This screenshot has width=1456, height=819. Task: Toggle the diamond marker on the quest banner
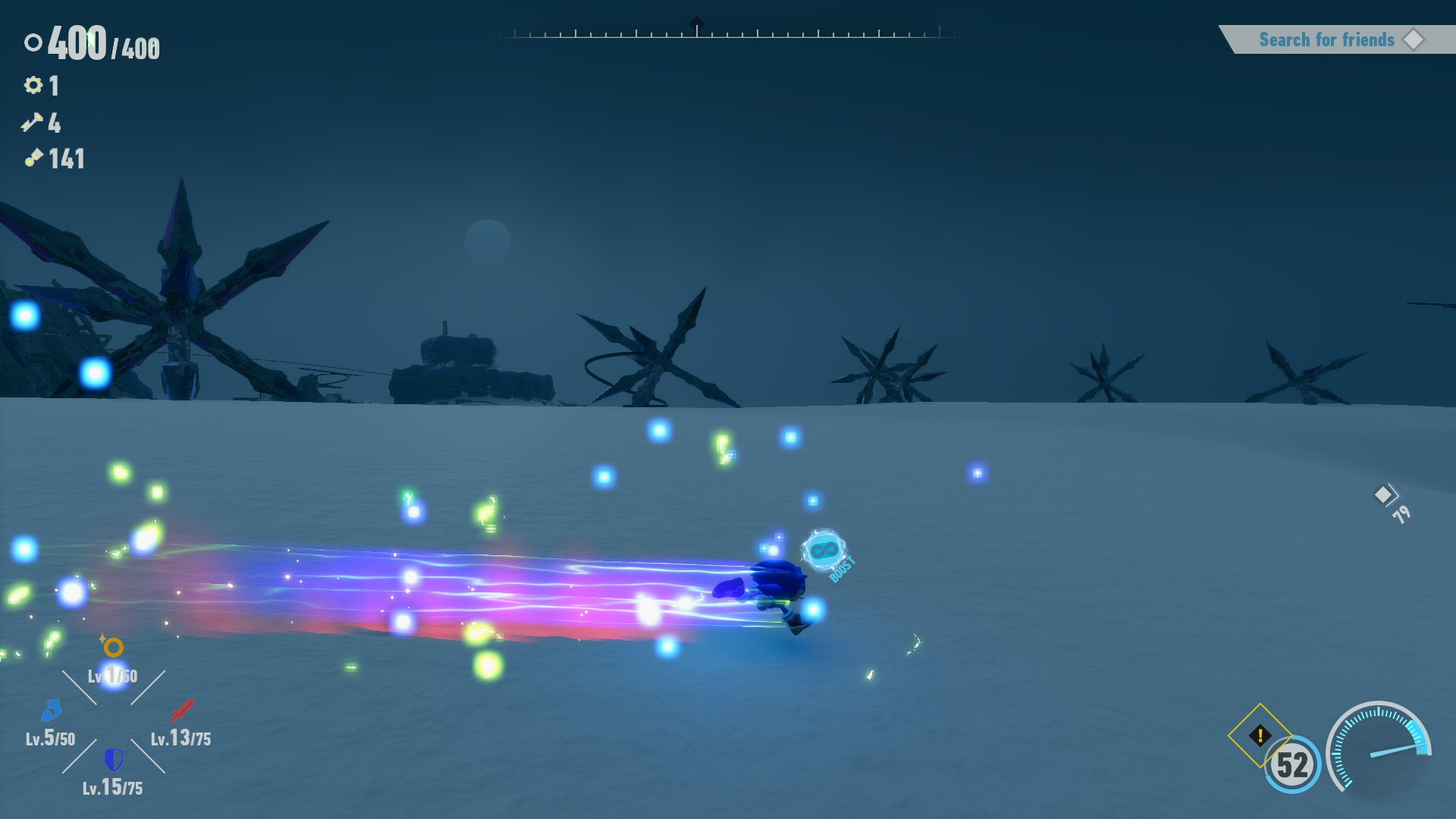pyautogui.click(x=1415, y=39)
